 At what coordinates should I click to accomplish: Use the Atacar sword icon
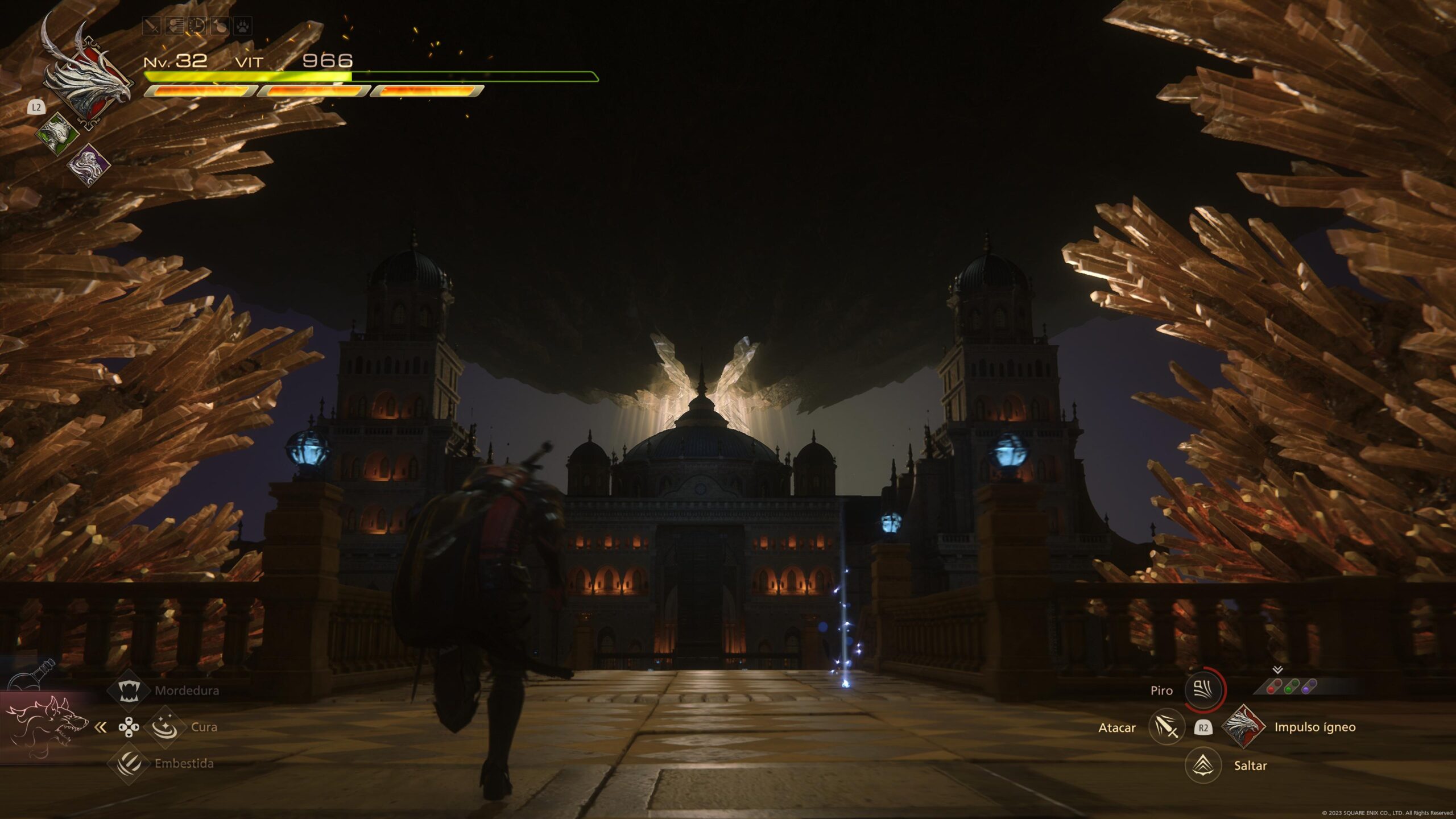[1167, 727]
